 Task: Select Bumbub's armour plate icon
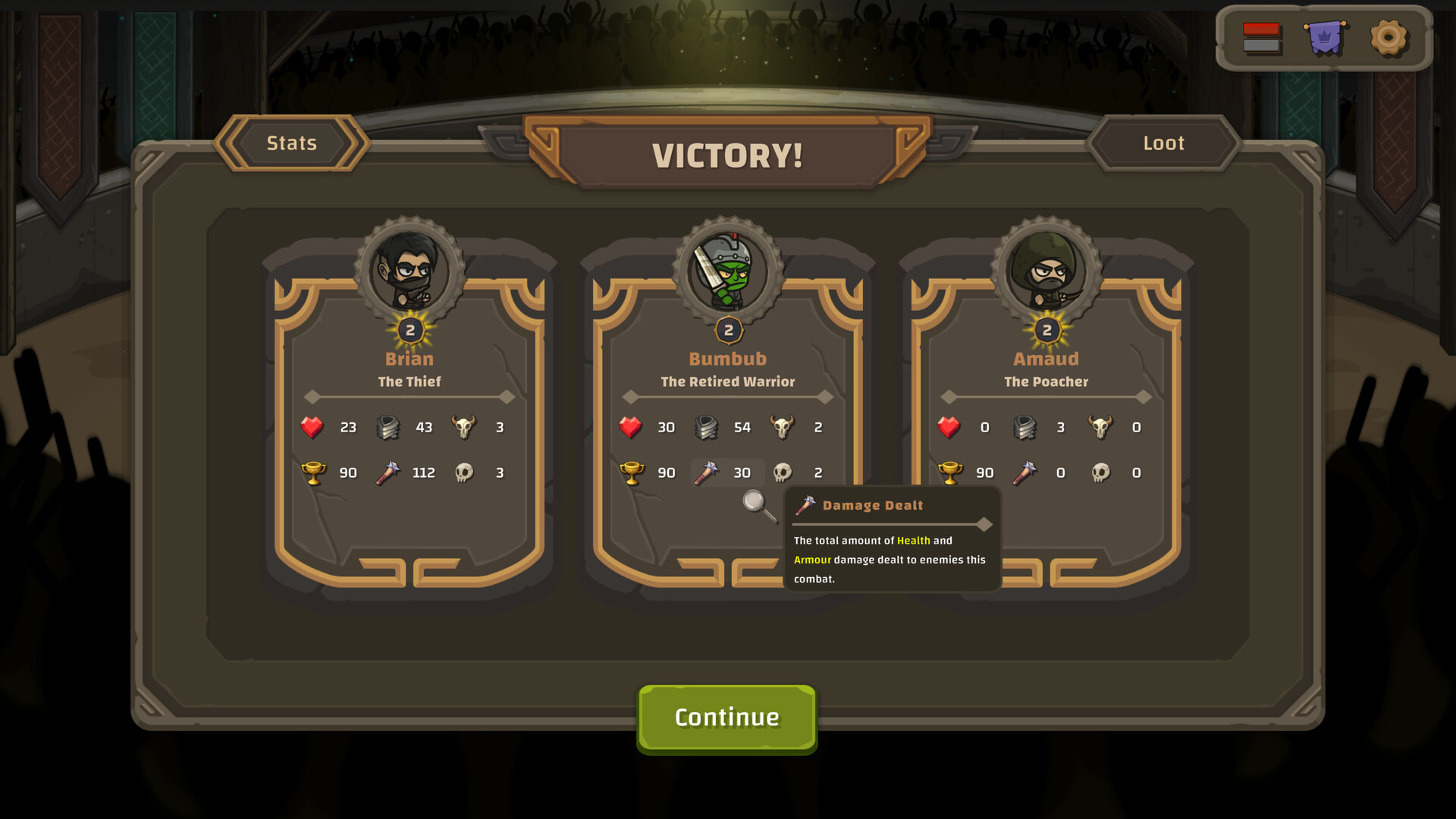coord(708,427)
